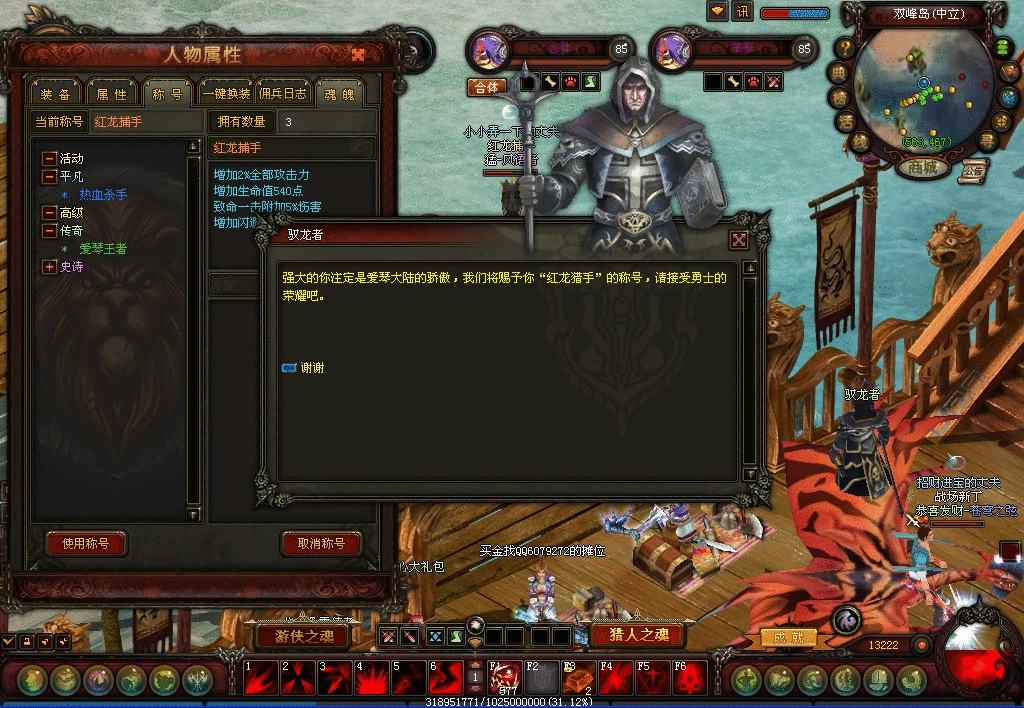Viewport: 1024px width, 708px height.
Task: Close the 人物属性 character window
Action: click(x=357, y=54)
